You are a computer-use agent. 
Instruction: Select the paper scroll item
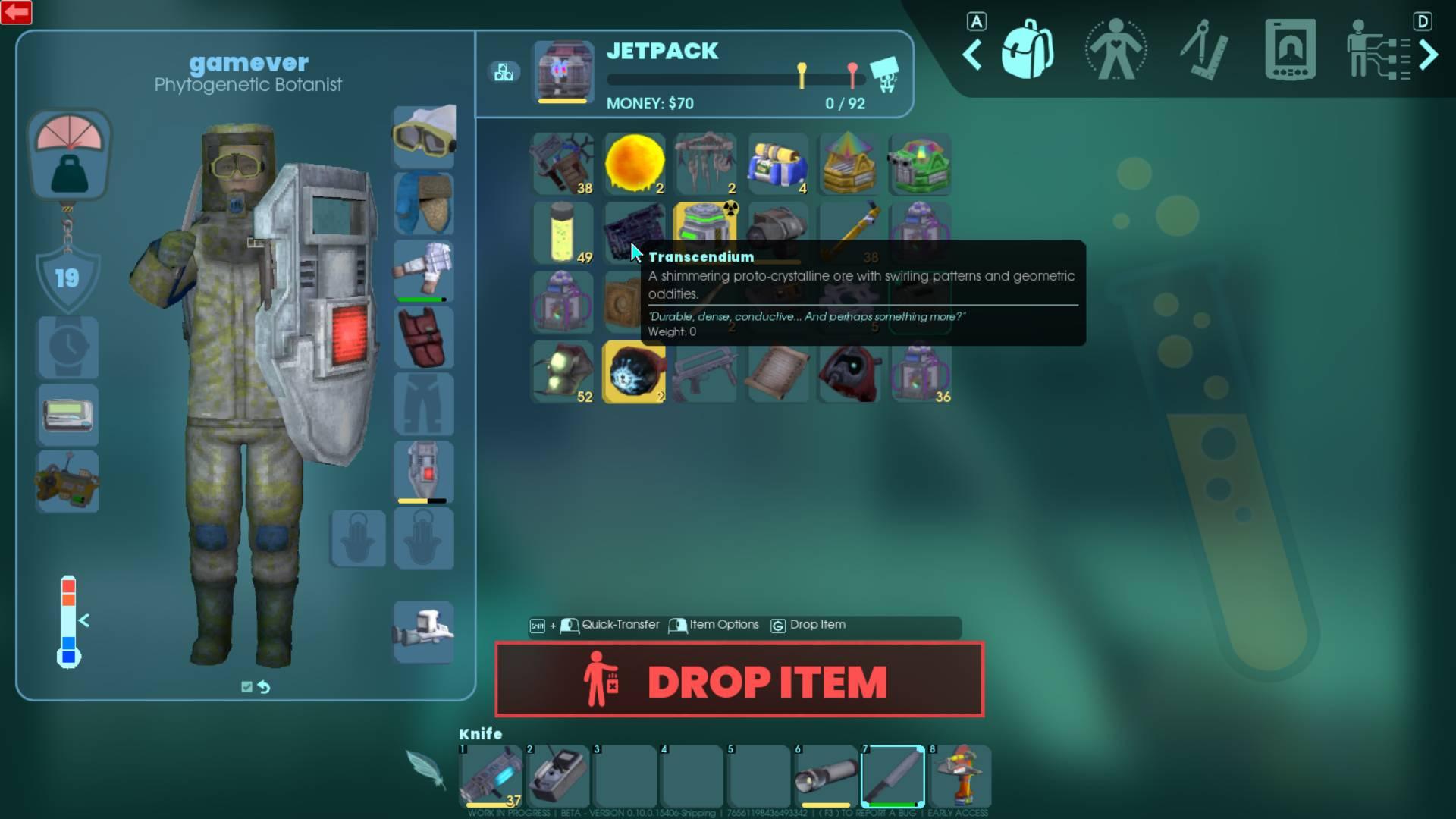tap(777, 372)
